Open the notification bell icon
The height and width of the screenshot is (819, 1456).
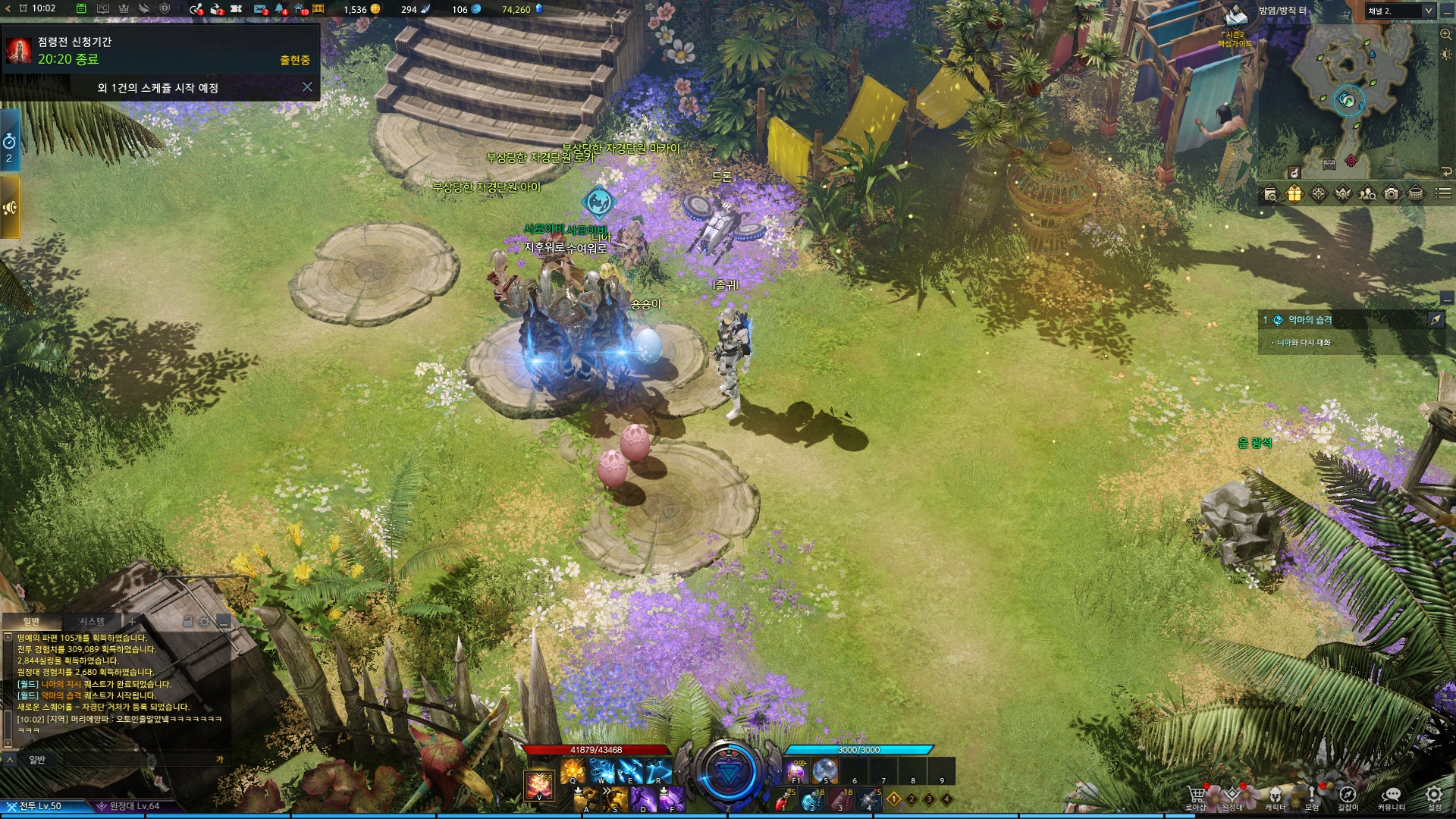pyautogui.click(x=281, y=9)
